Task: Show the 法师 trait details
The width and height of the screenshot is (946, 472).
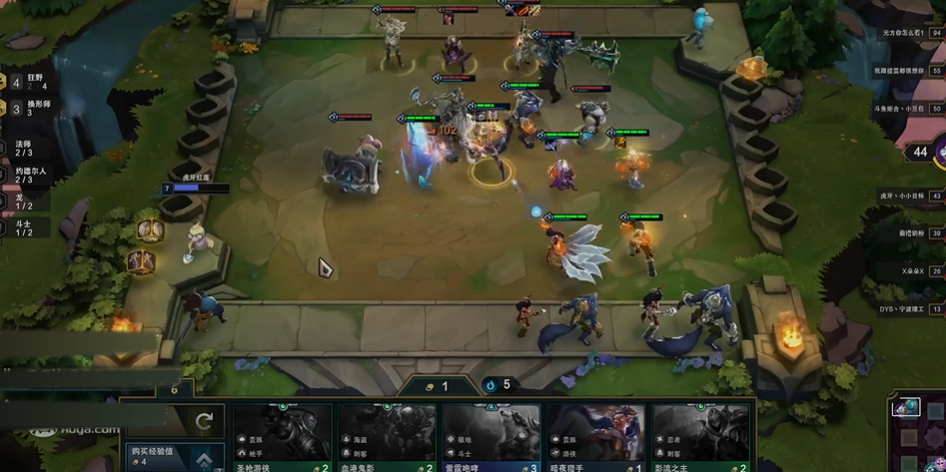Action: click(24, 148)
